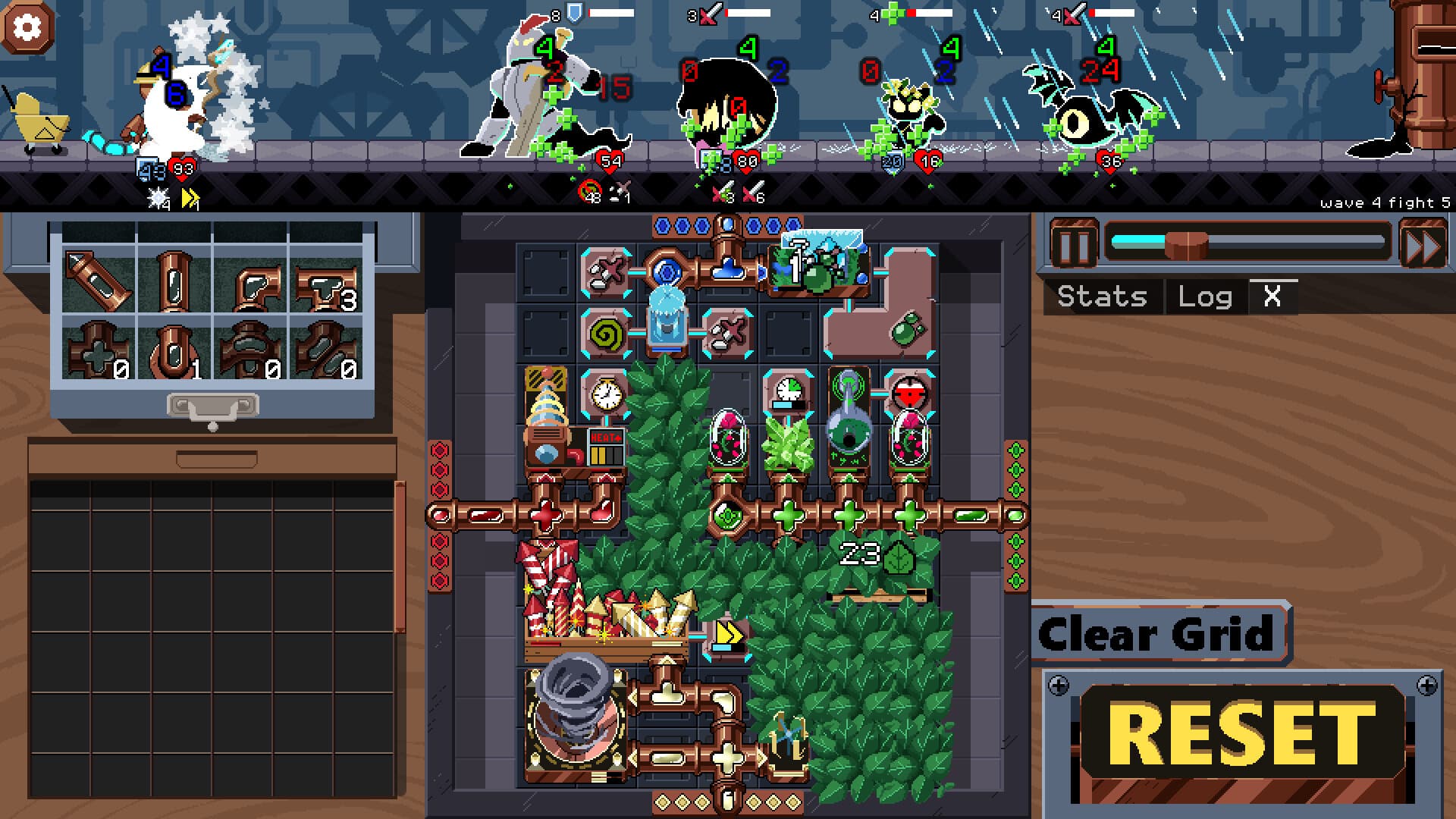
Task: Open the Log tab
Action: click(1206, 296)
